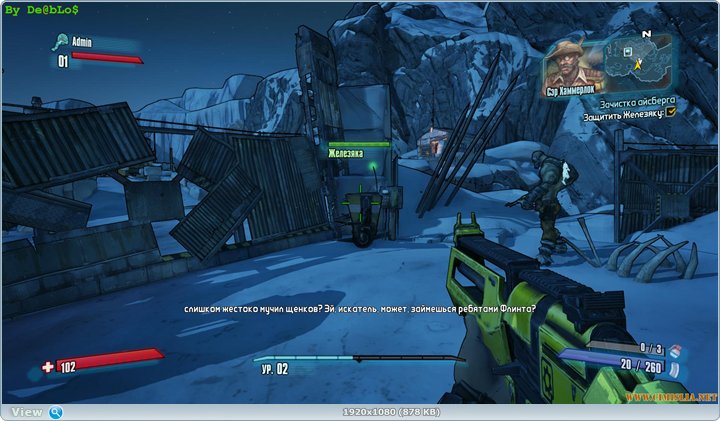Click the View magnifier button
The image size is (720, 421).
(56, 412)
